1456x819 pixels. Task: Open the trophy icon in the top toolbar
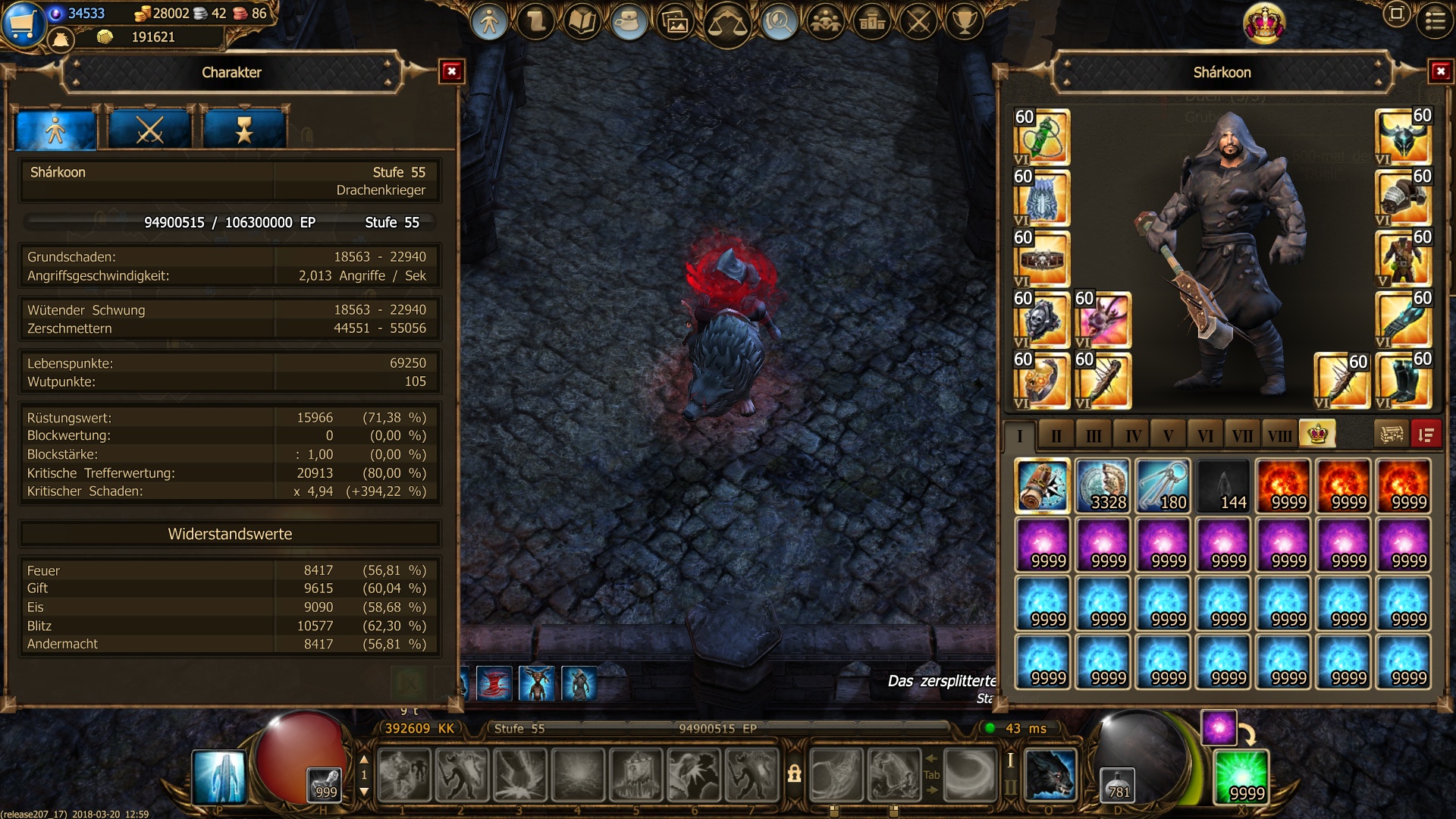click(x=965, y=23)
